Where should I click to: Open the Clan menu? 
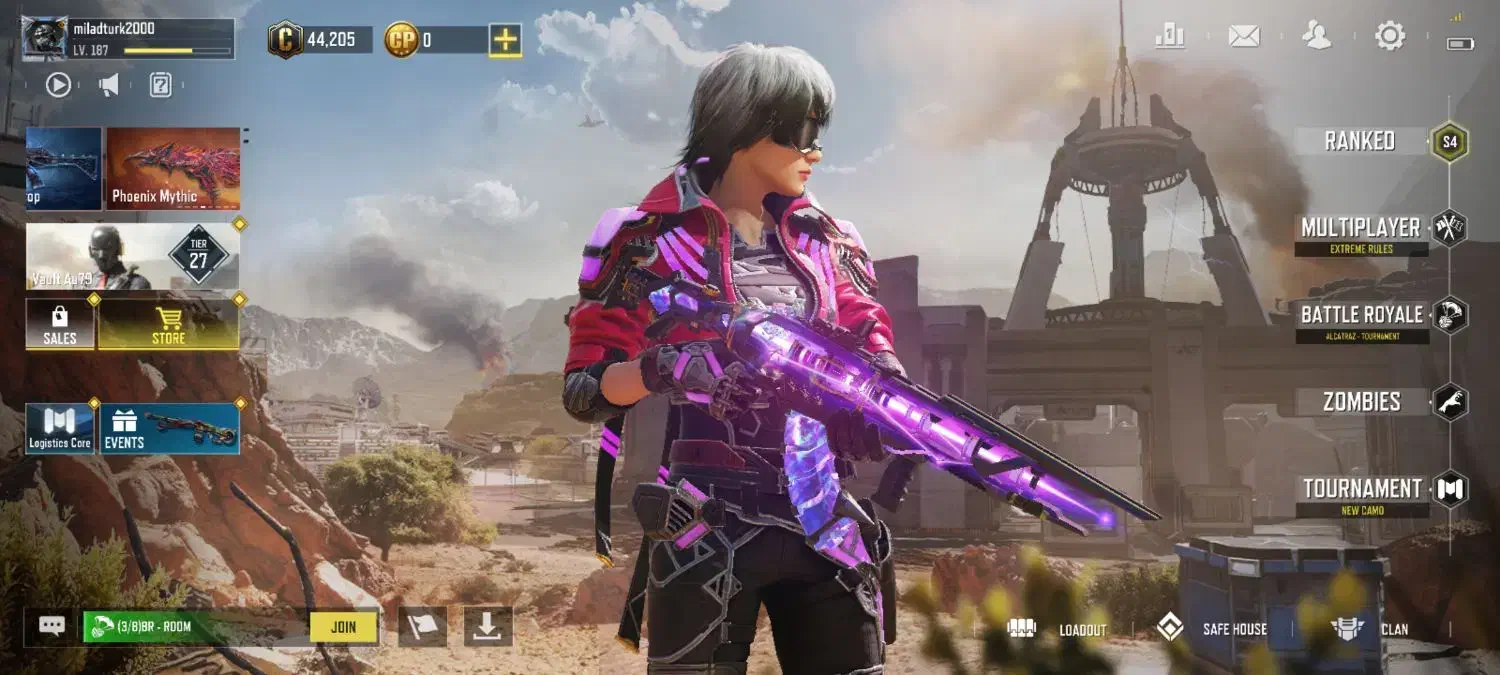click(1370, 629)
